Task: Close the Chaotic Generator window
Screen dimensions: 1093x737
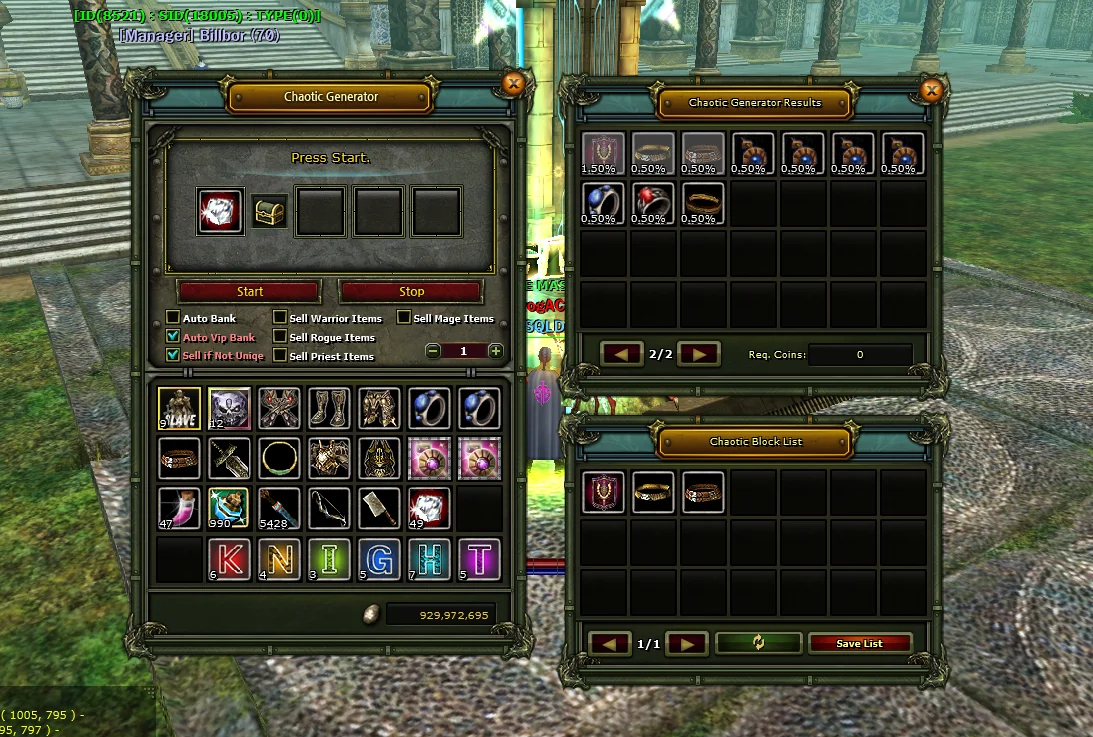Action: click(514, 84)
